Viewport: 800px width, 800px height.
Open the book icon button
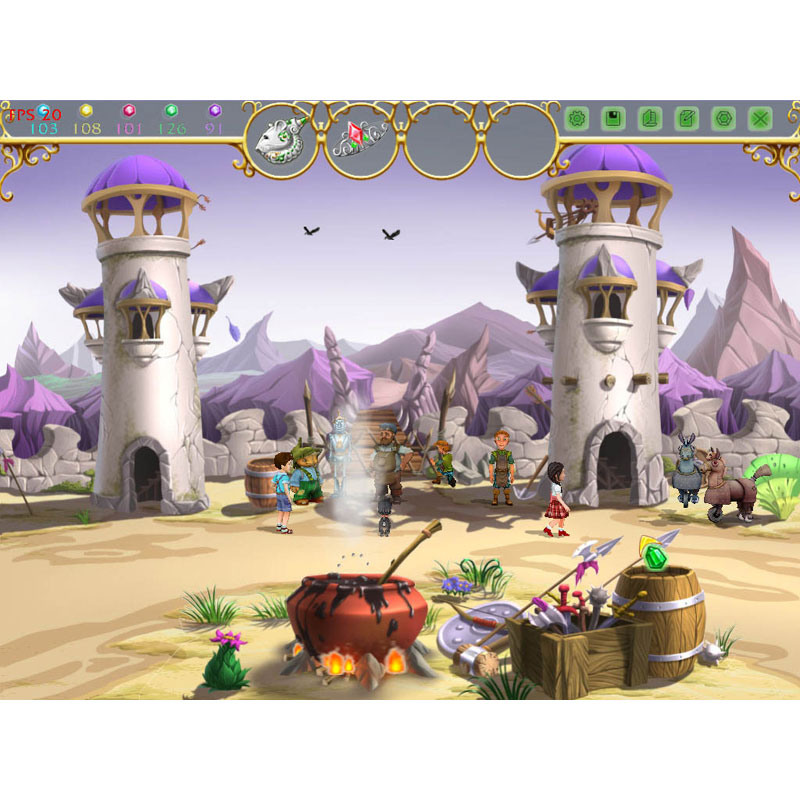(x=650, y=119)
